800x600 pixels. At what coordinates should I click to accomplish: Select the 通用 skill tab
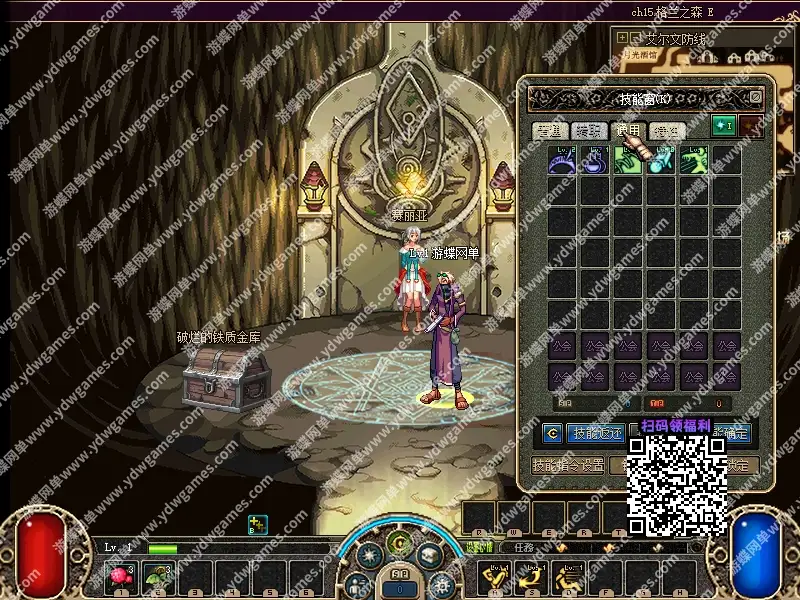click(628, 131)
